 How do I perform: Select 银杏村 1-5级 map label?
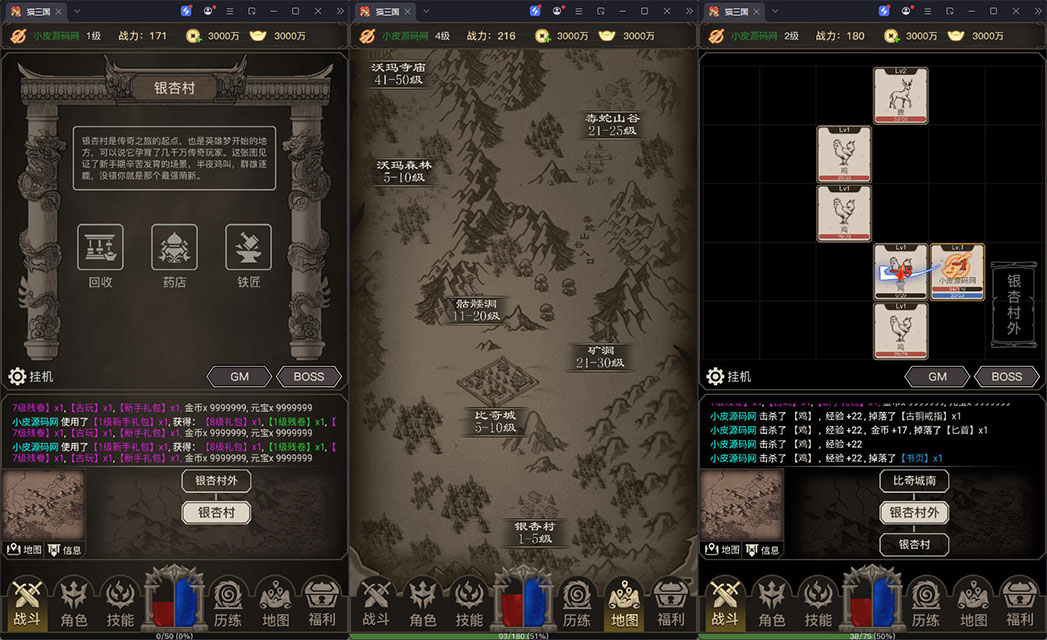(x=535, y=532)
